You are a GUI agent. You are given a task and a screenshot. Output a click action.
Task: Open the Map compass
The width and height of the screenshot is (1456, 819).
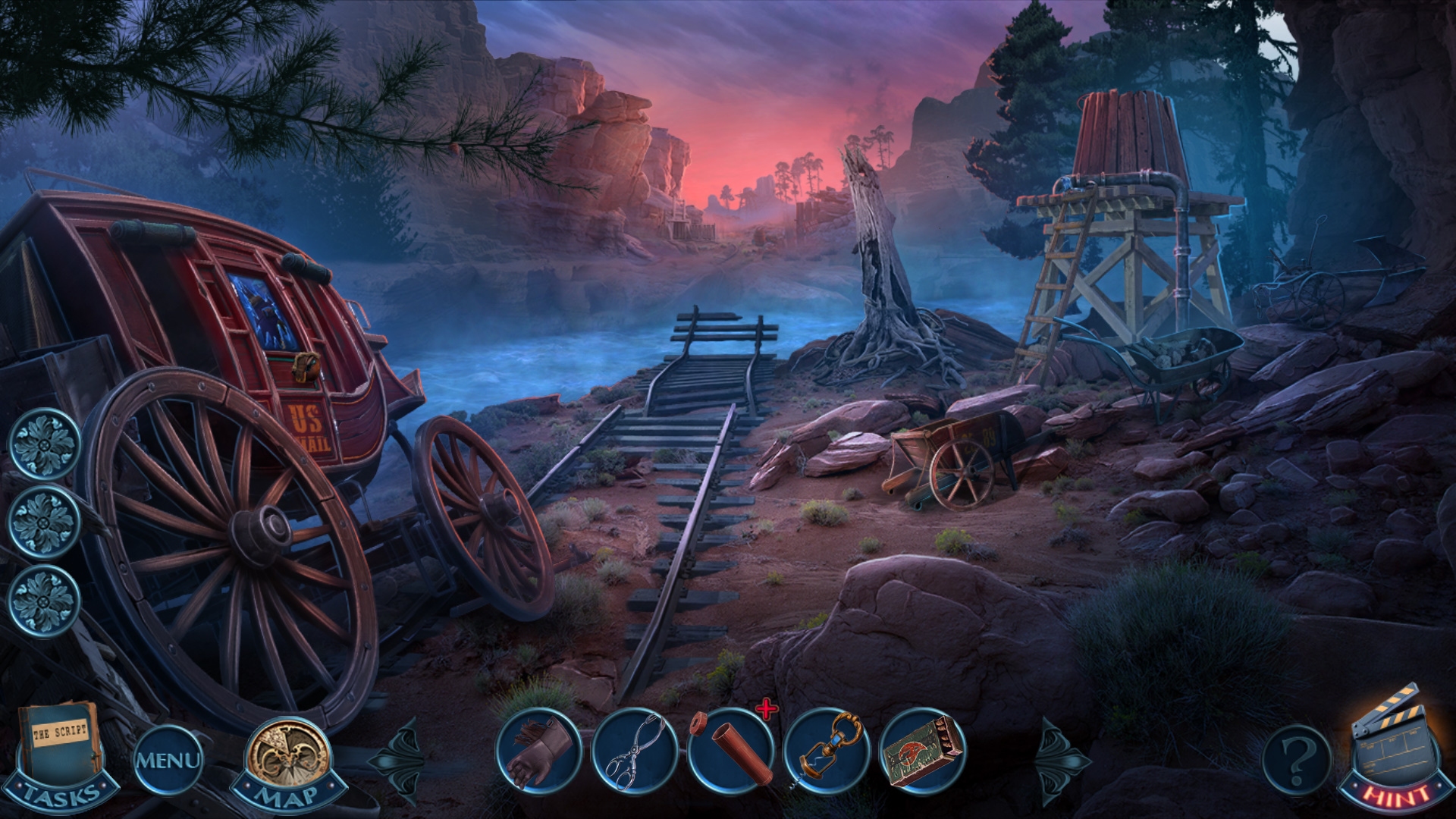(289, 758)
